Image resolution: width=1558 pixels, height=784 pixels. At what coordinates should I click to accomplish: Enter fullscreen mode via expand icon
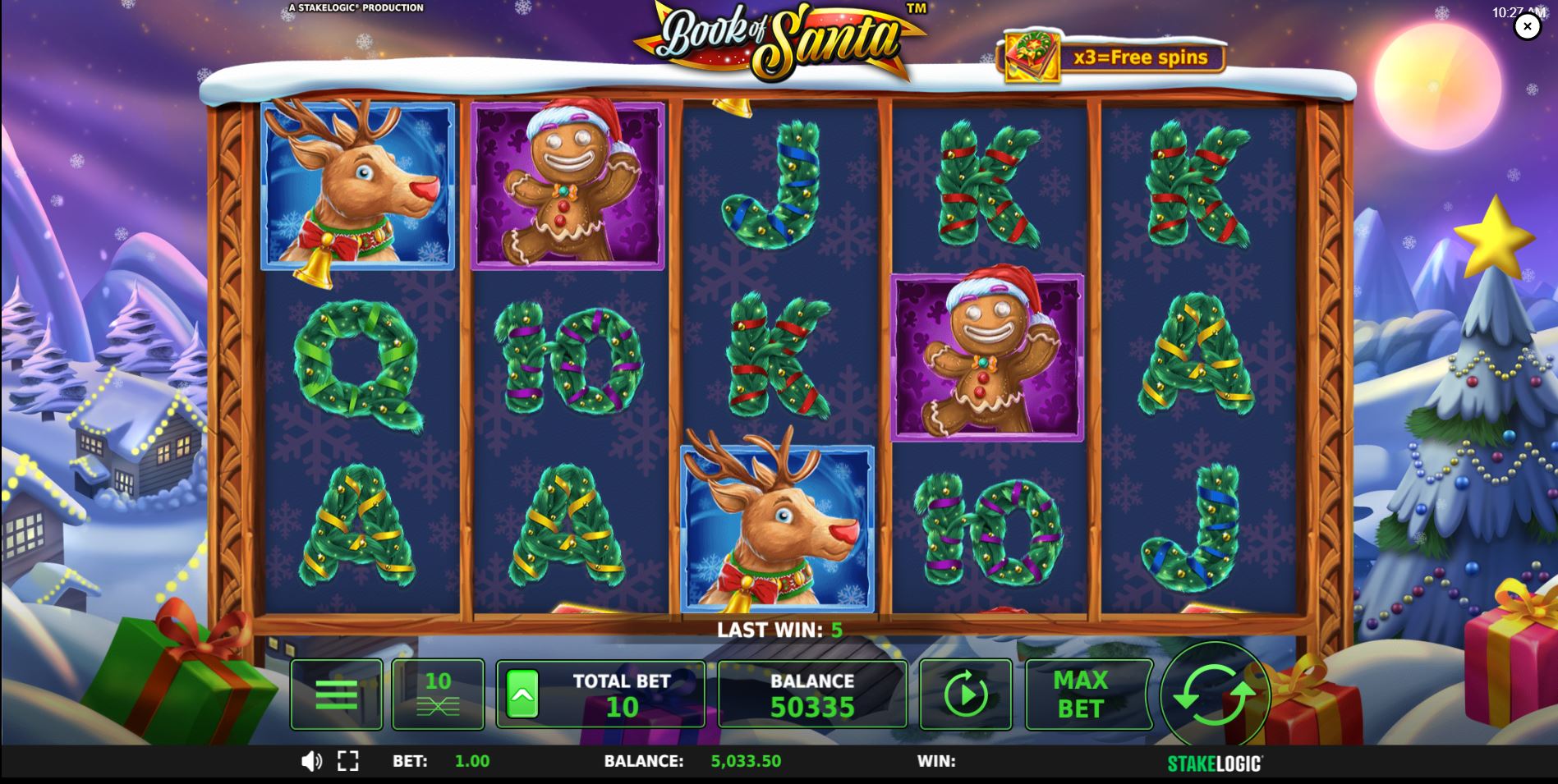(x=347, y=761)
